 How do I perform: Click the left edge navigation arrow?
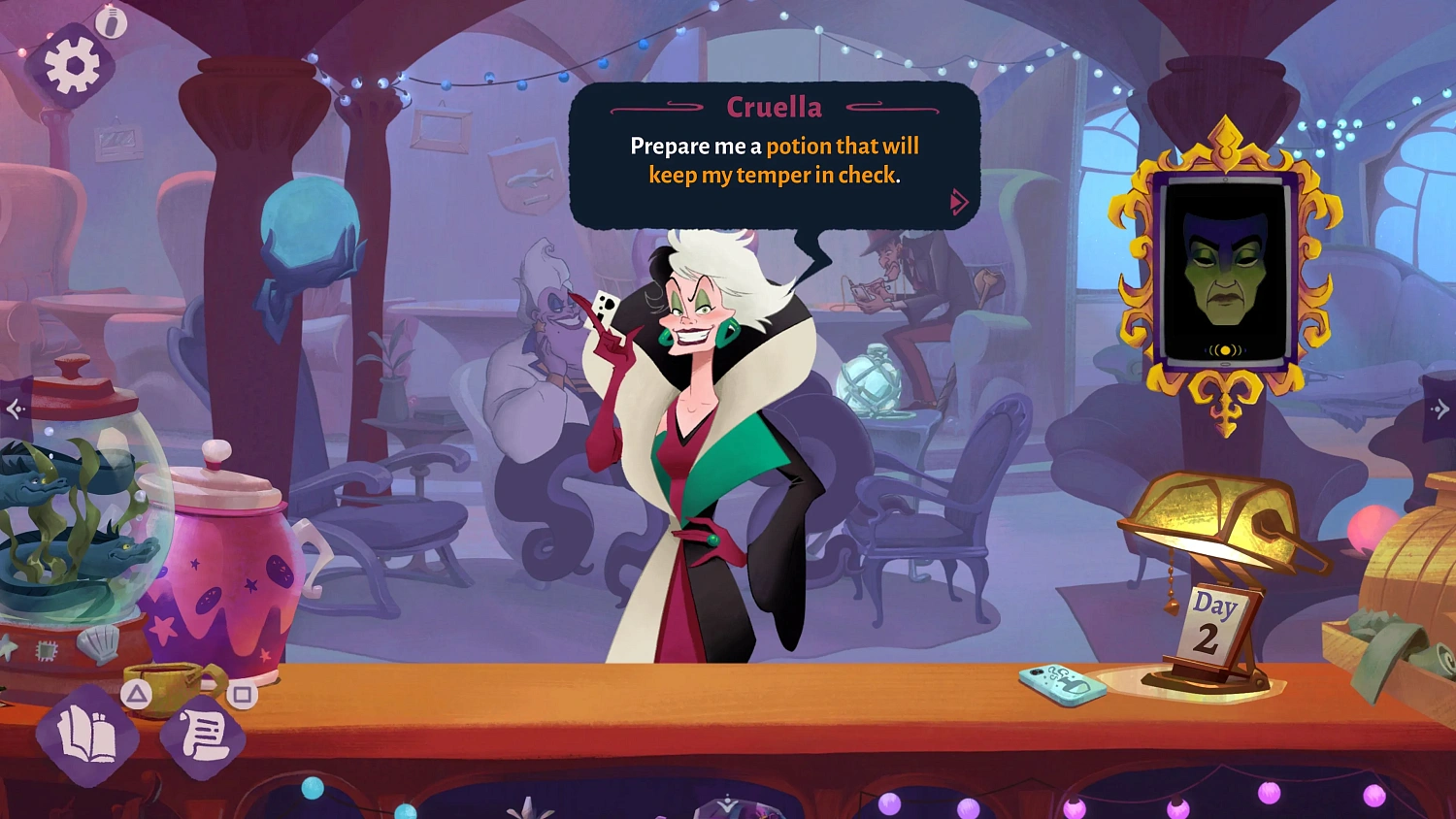pos(14,408)
